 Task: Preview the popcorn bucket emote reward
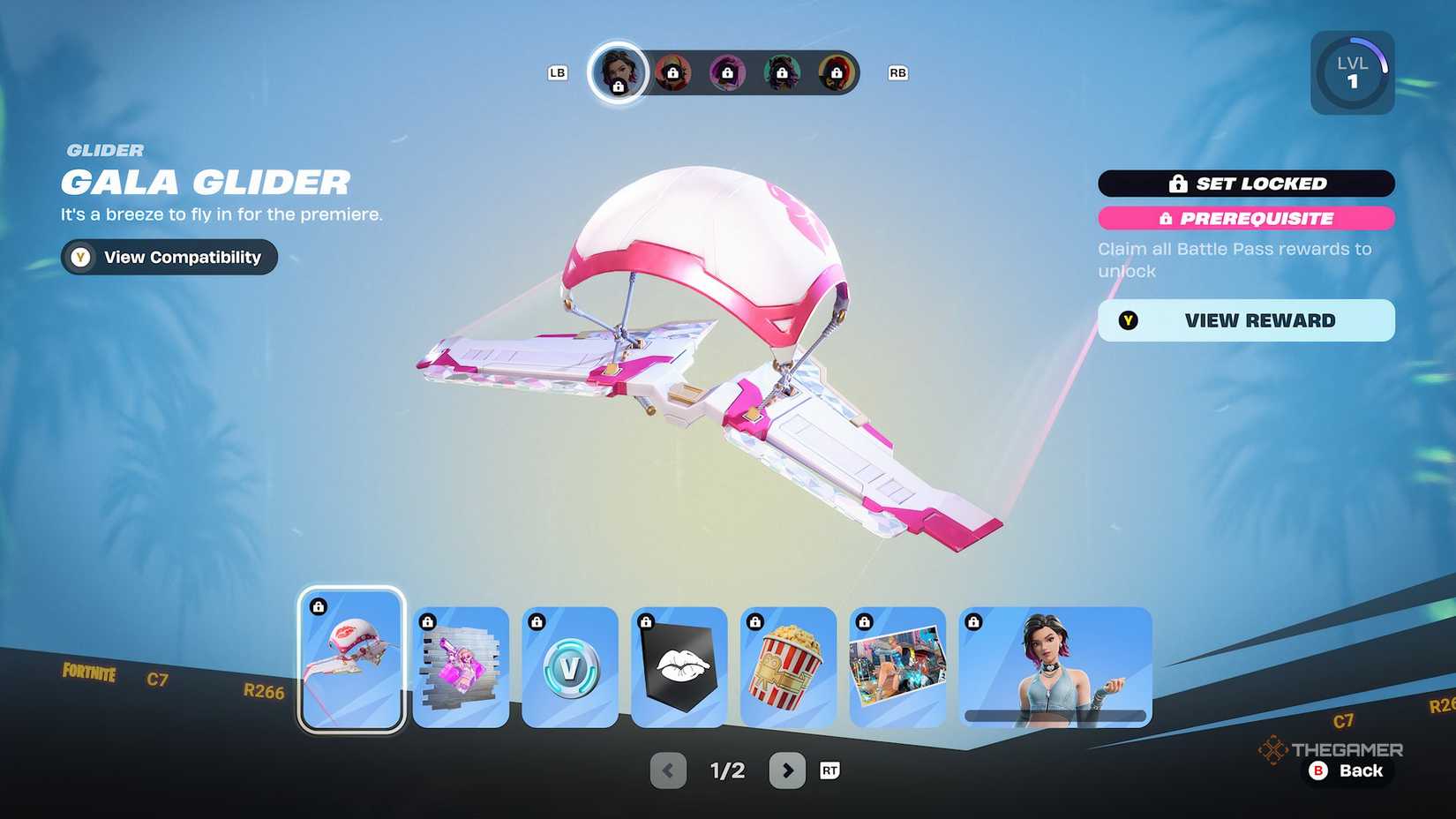[x=788, y=666]
